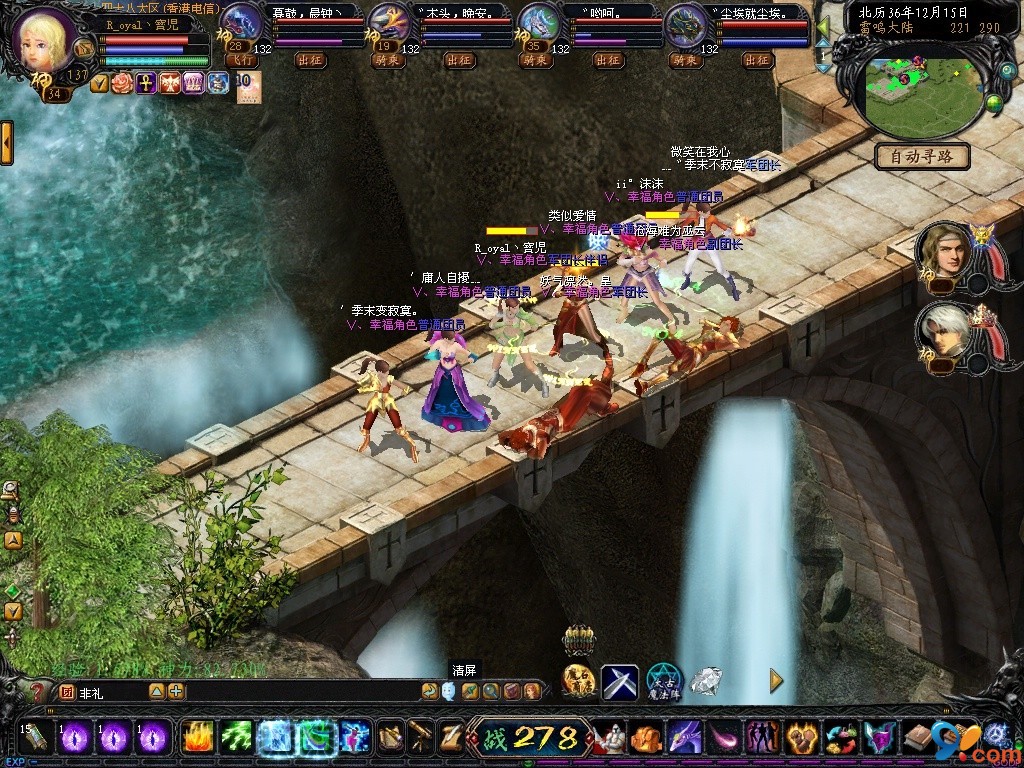1024x768 pixels.
Task: Click the red rose buff icon
Action: tap(121, 83)
